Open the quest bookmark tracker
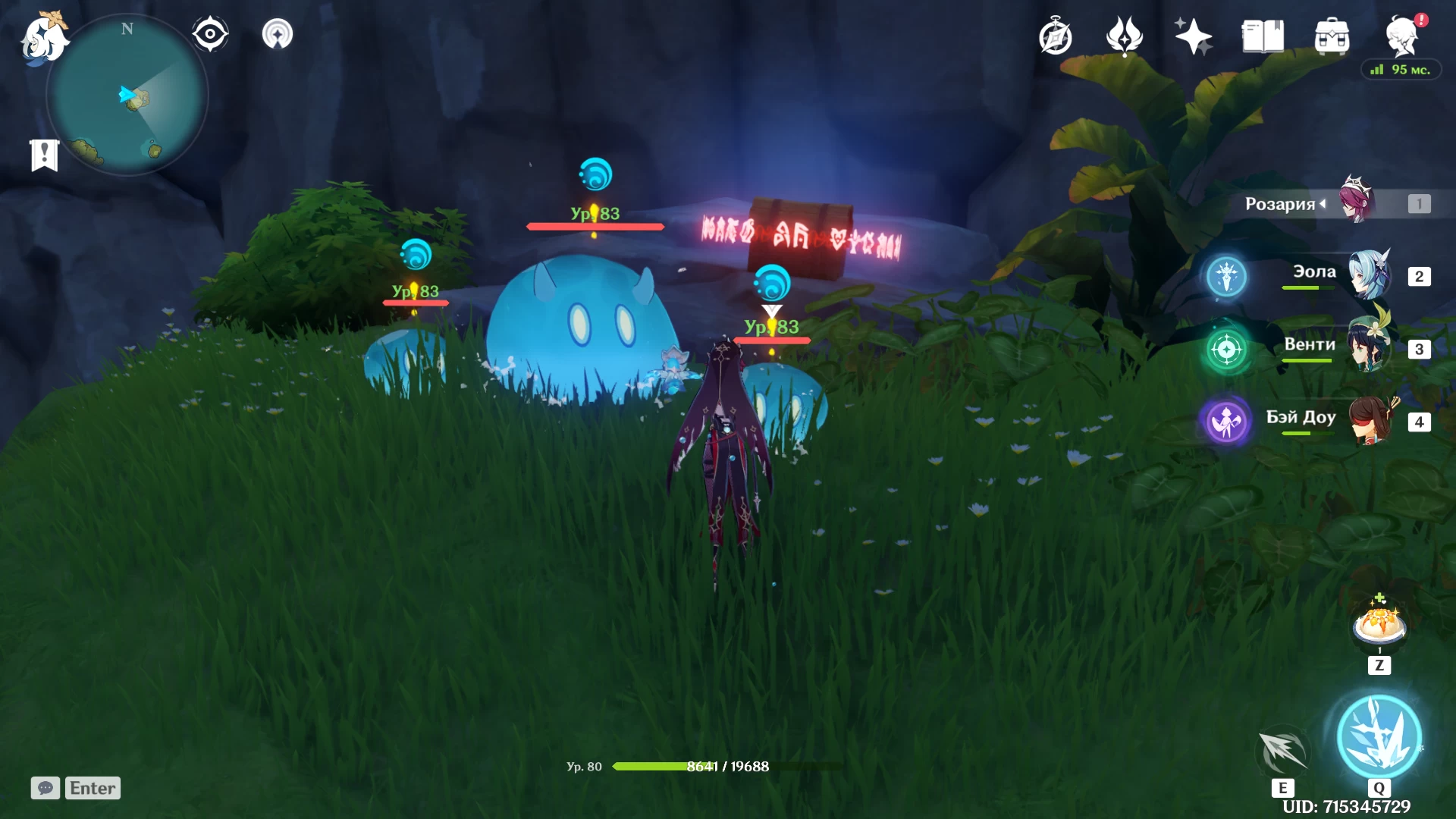Viewport: 1456px width, 819px height. [x=45, y=155]
